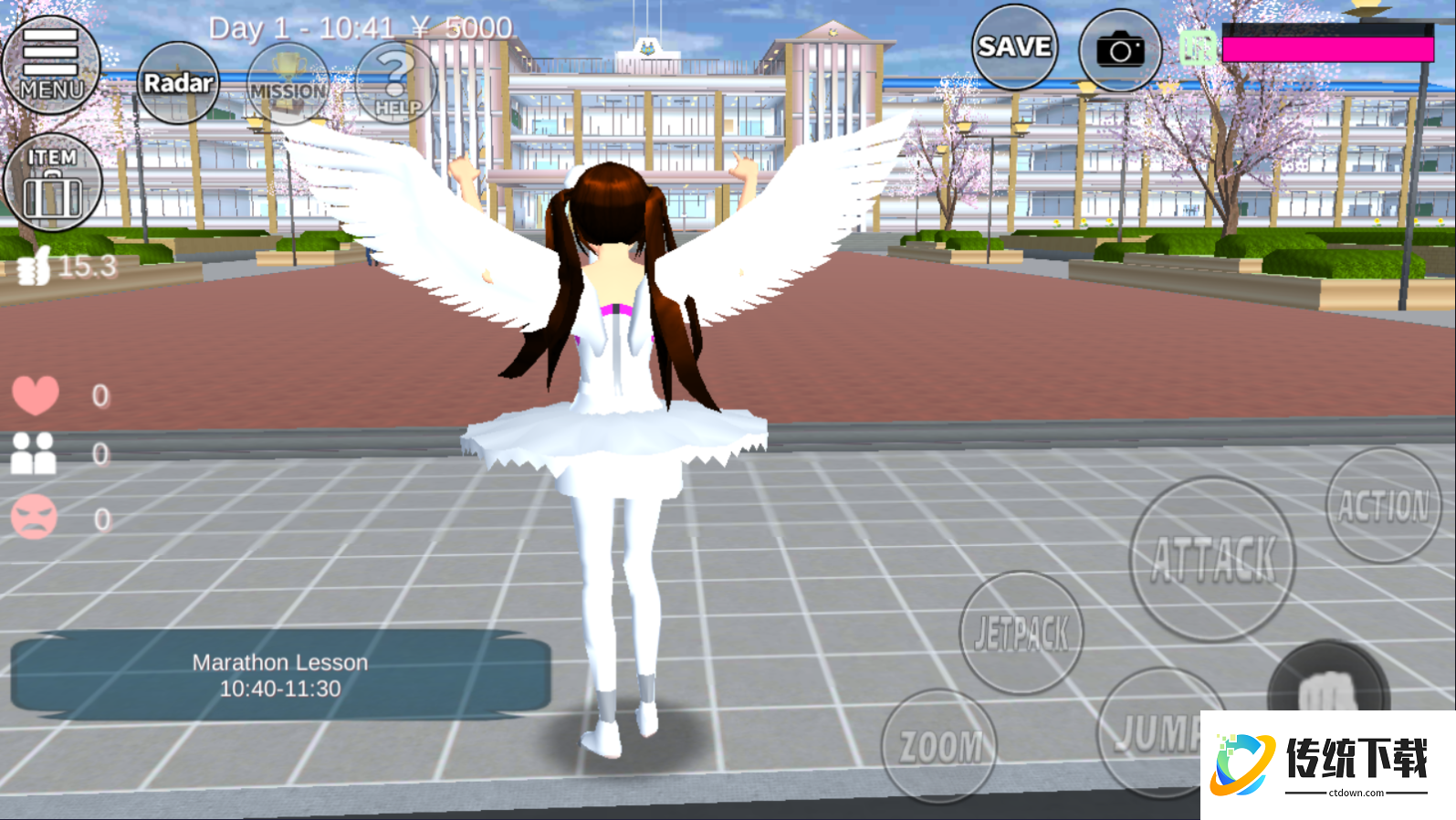Show the Help question mark
Screen dimensions: 1456x820
[396, 84]
